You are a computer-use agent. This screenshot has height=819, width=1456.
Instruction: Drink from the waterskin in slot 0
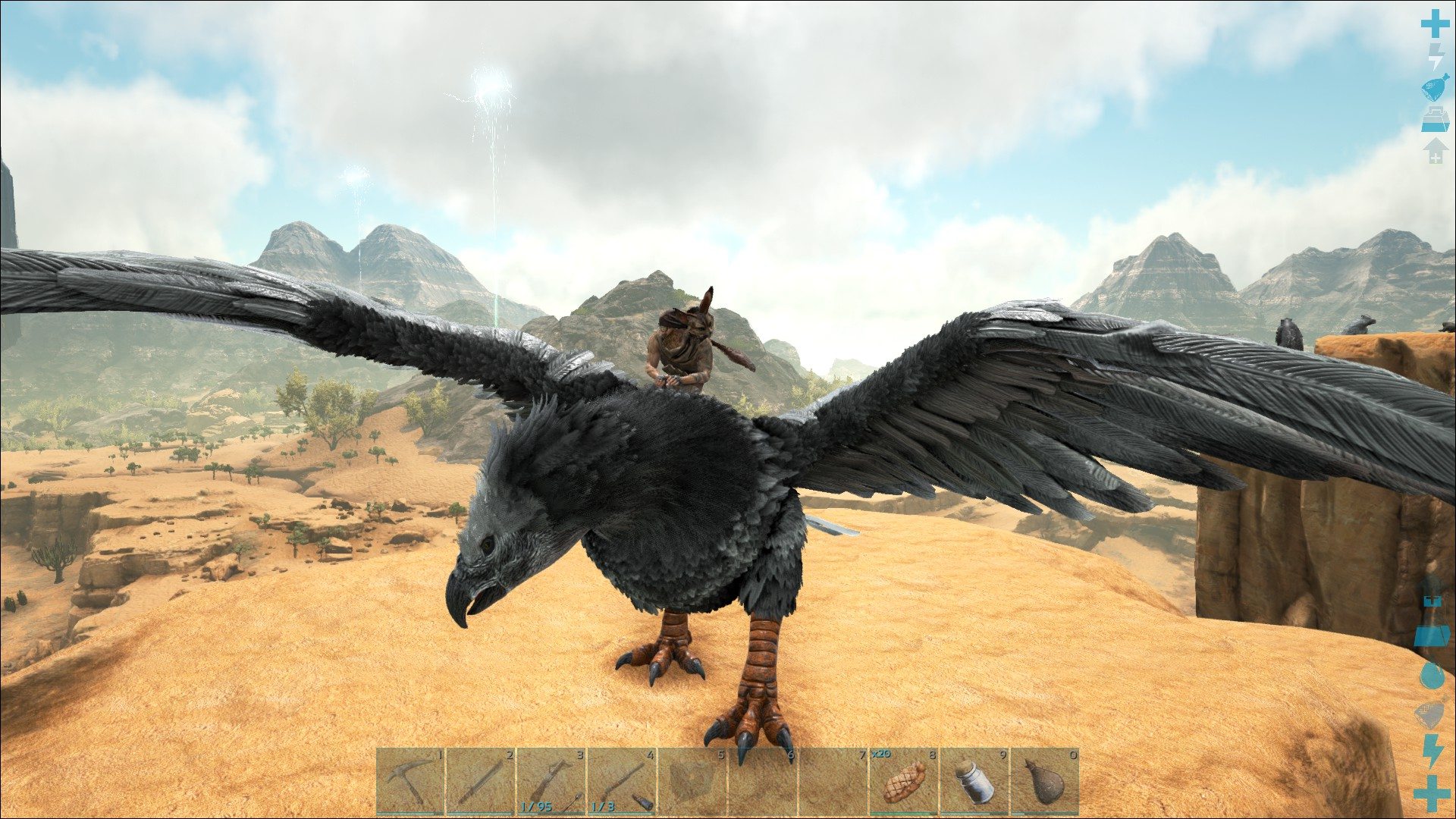(1045, 782)
